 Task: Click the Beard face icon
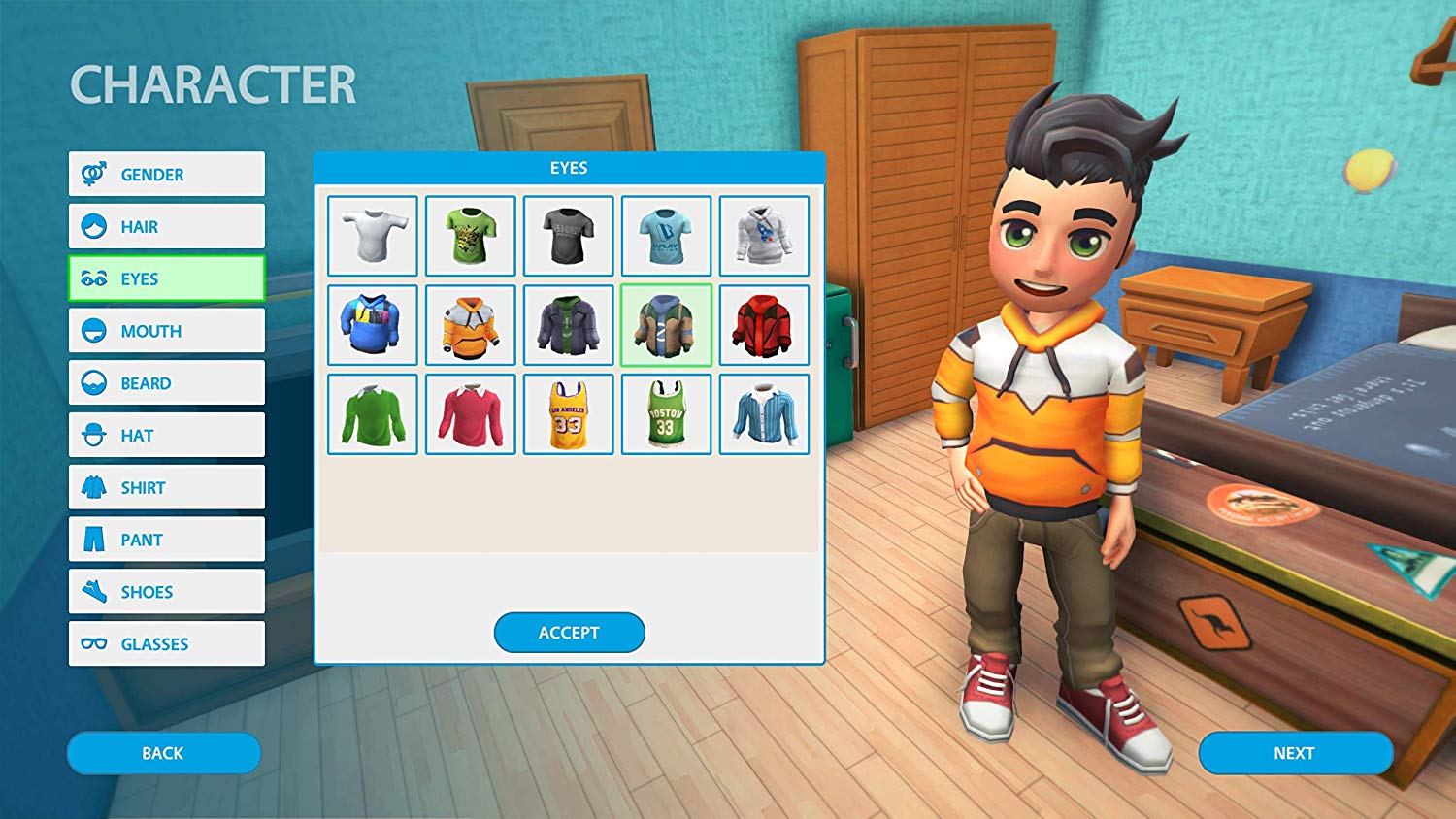click(92, 382)
